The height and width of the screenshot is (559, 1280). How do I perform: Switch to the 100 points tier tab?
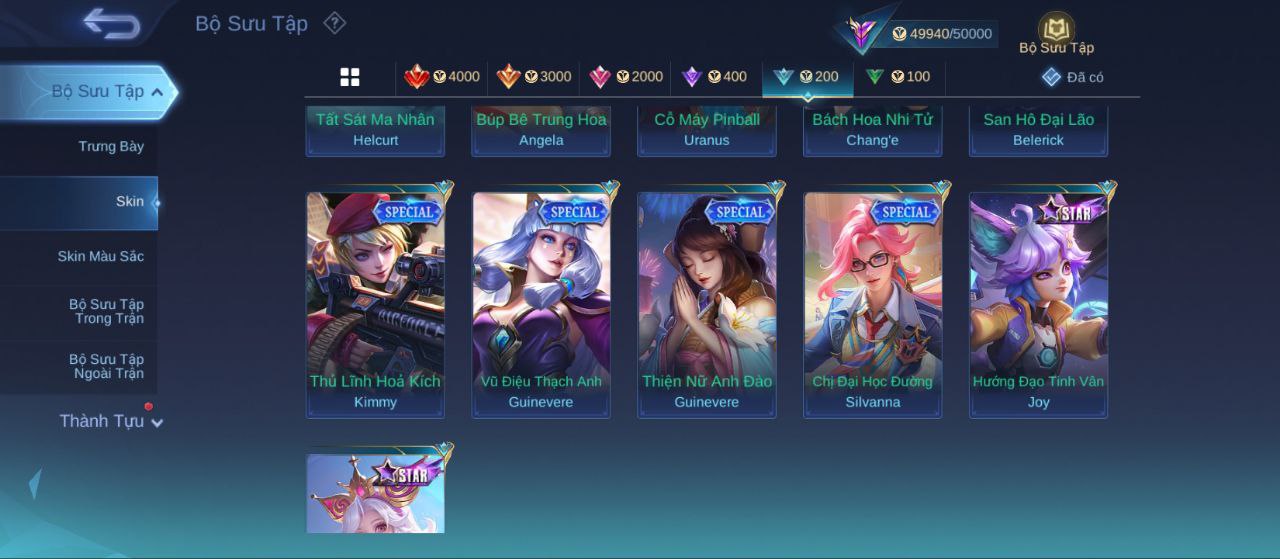pyautogui.click(x=898, y=77)
